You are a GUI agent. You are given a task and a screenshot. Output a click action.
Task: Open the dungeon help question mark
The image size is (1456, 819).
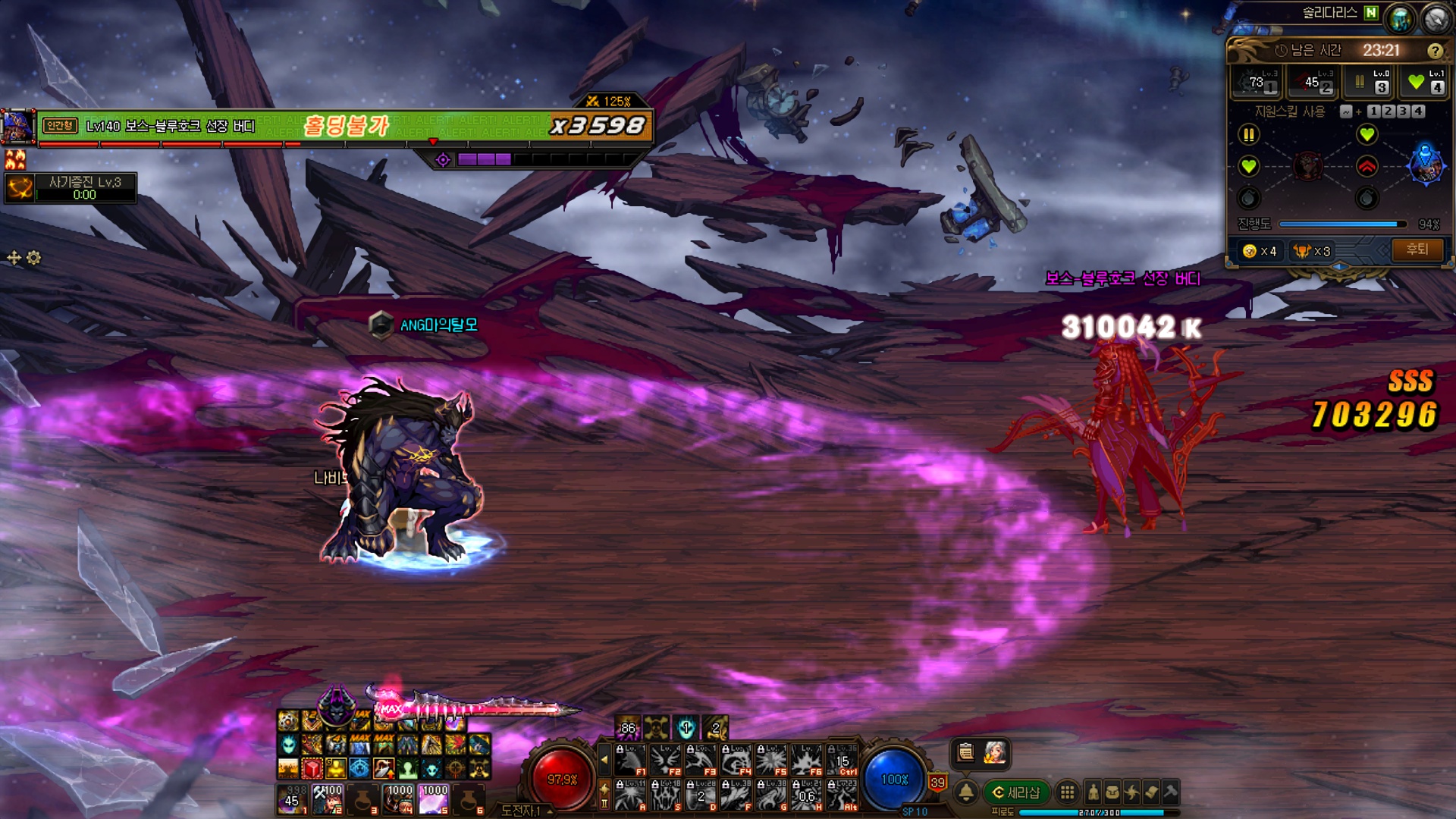(1435, 51)
